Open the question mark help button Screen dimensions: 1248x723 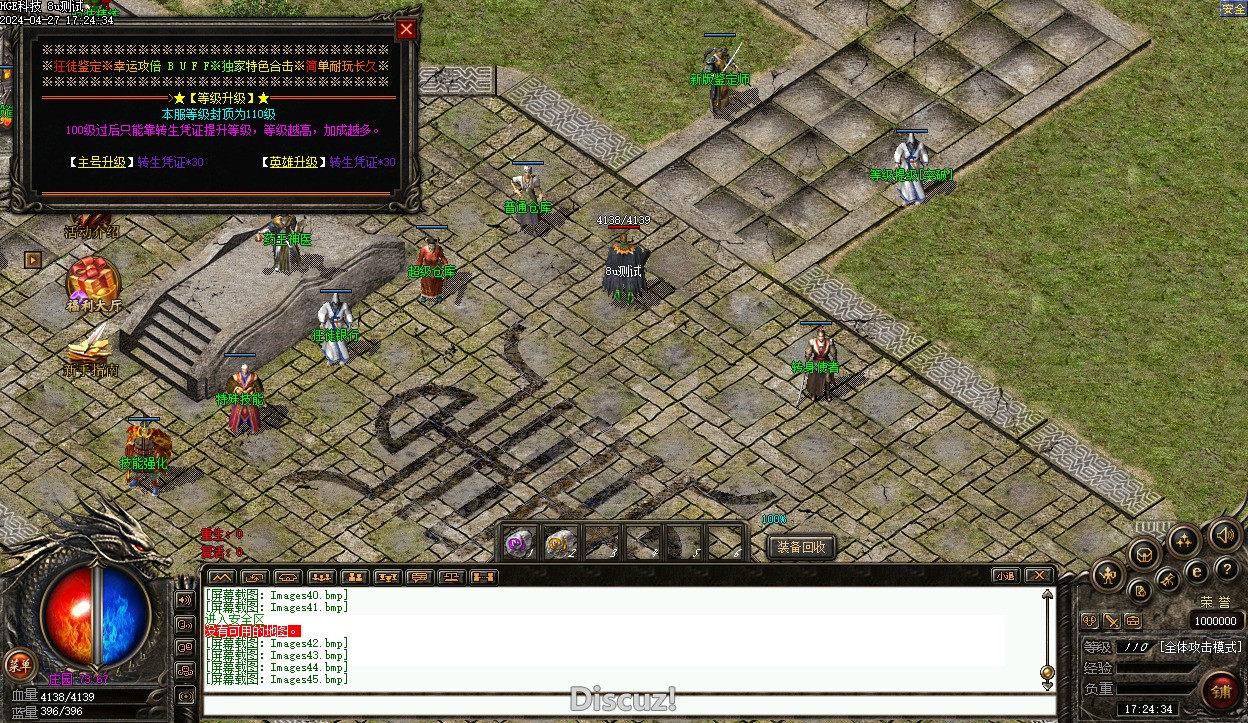[x=1226, y=568]
